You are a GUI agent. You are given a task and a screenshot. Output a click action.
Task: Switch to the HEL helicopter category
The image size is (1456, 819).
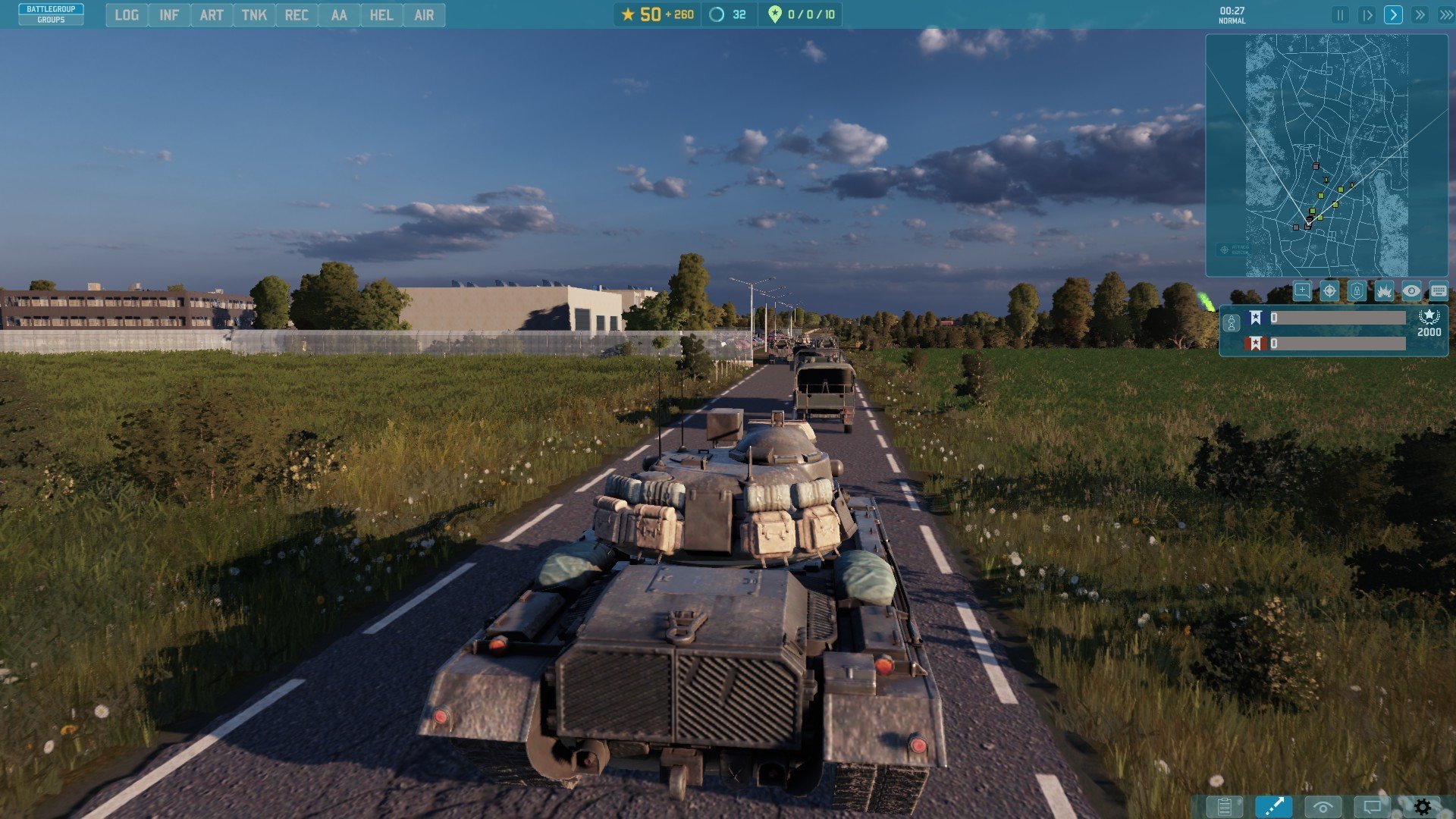tap(381, 15)
